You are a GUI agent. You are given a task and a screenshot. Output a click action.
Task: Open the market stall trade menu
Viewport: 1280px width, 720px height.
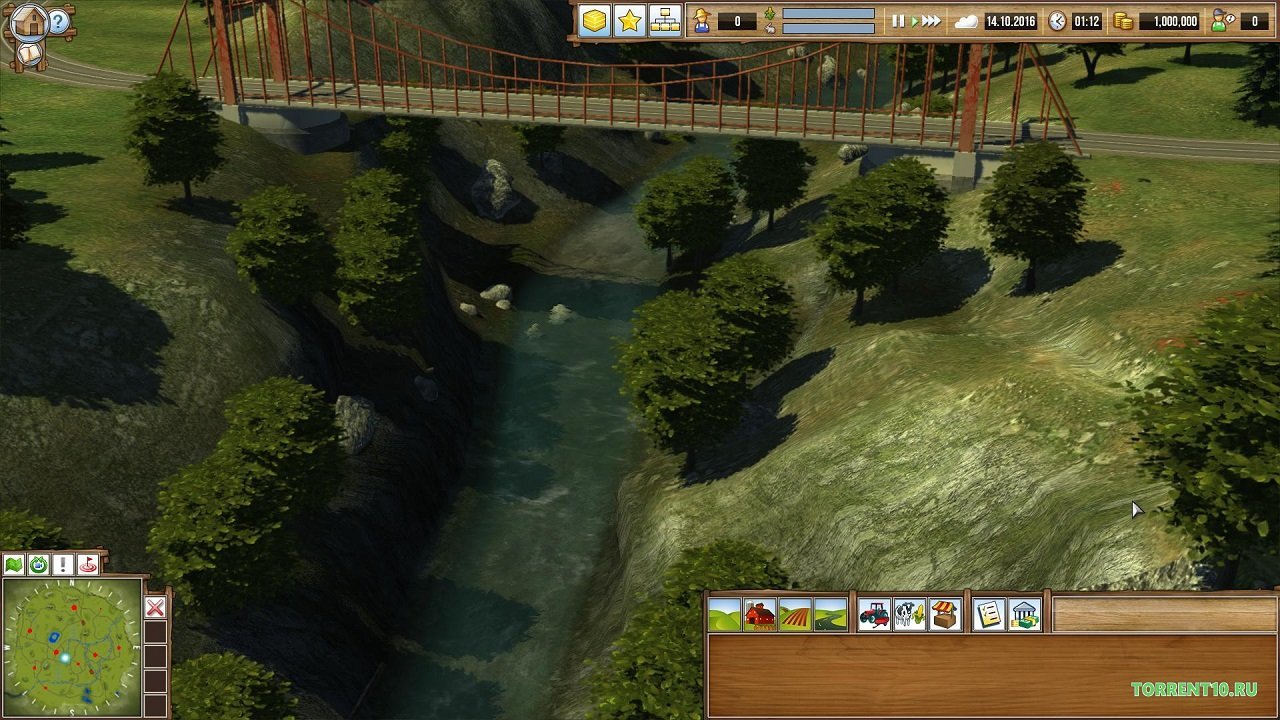point(945,615)
